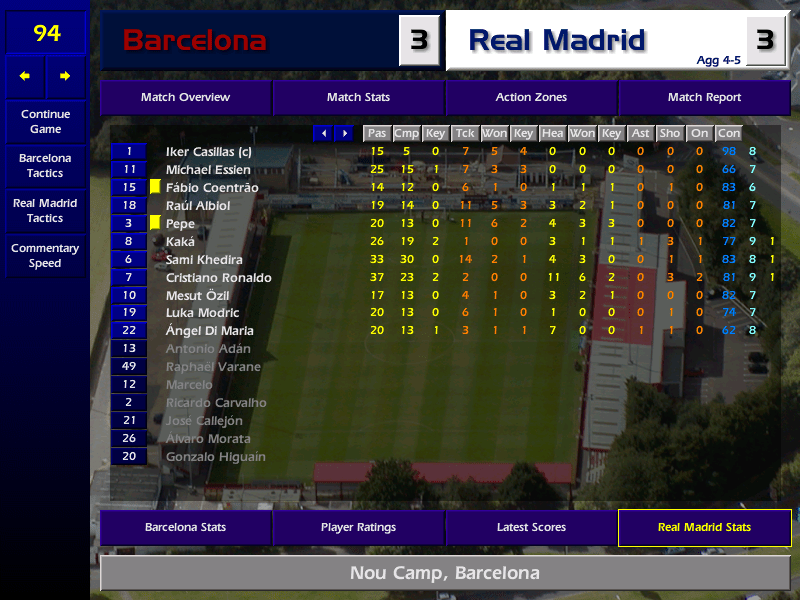This screenshot has height=600, width=800.
Task: Select substitute Gonzalo Higuaín
Action: pyautogui.click(x=215, y=457)
